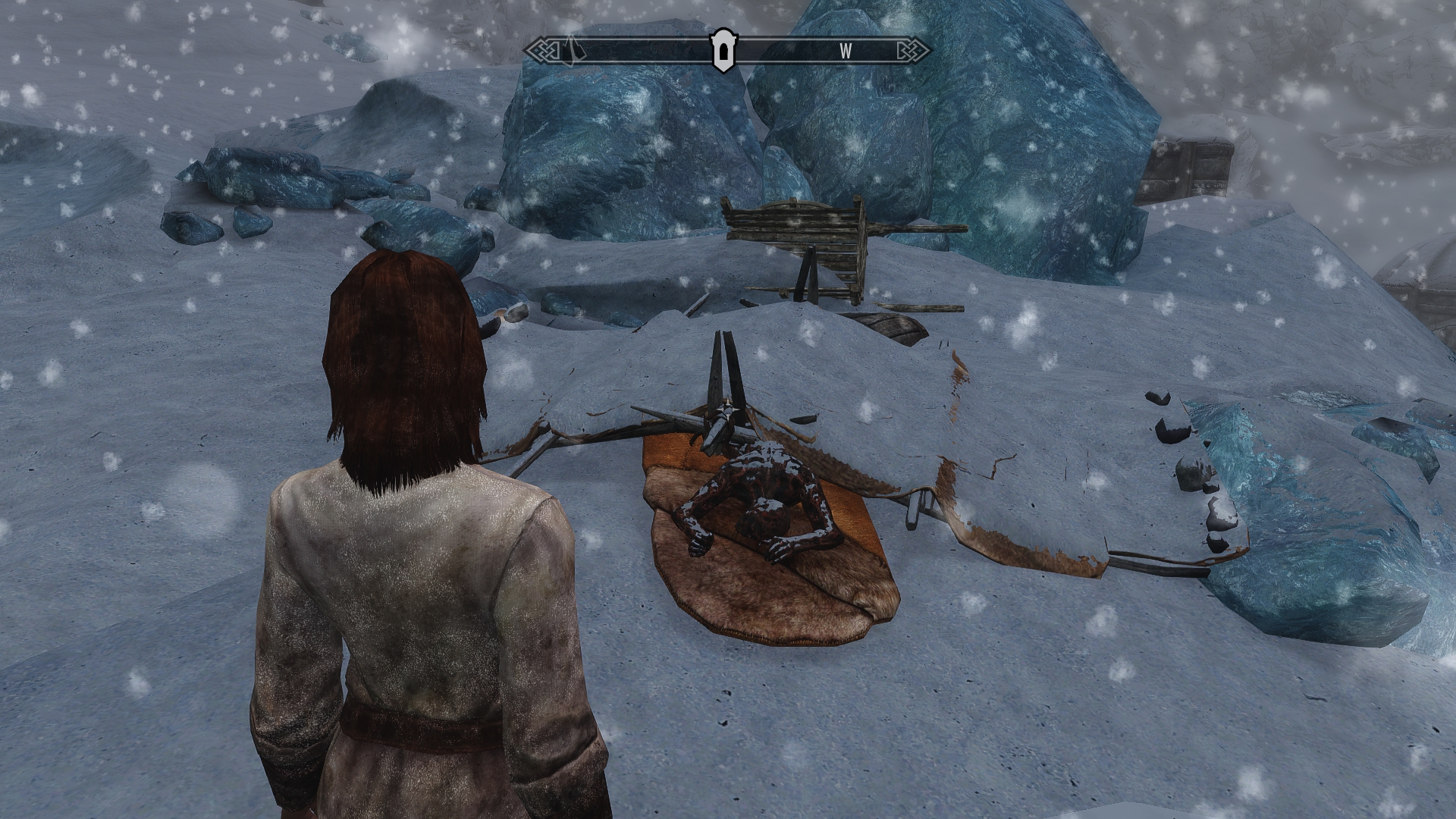The width and height of the screenshot is (1456, 819).
Task: Click the W heading on the compass bar
Action: point(846,51)
